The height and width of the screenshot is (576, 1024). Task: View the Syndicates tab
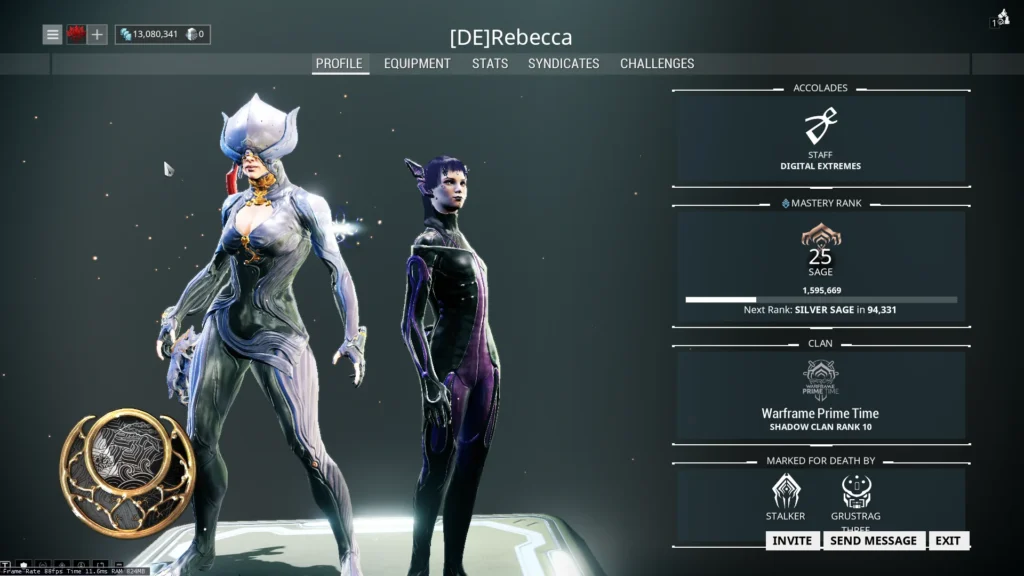[x=564, y=63]
